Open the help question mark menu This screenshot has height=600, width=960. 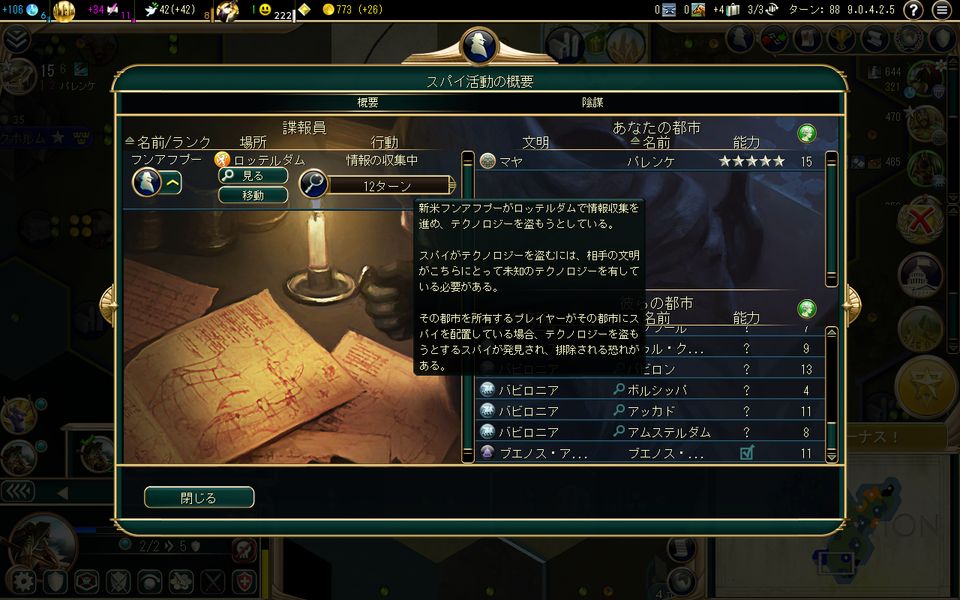913,10
